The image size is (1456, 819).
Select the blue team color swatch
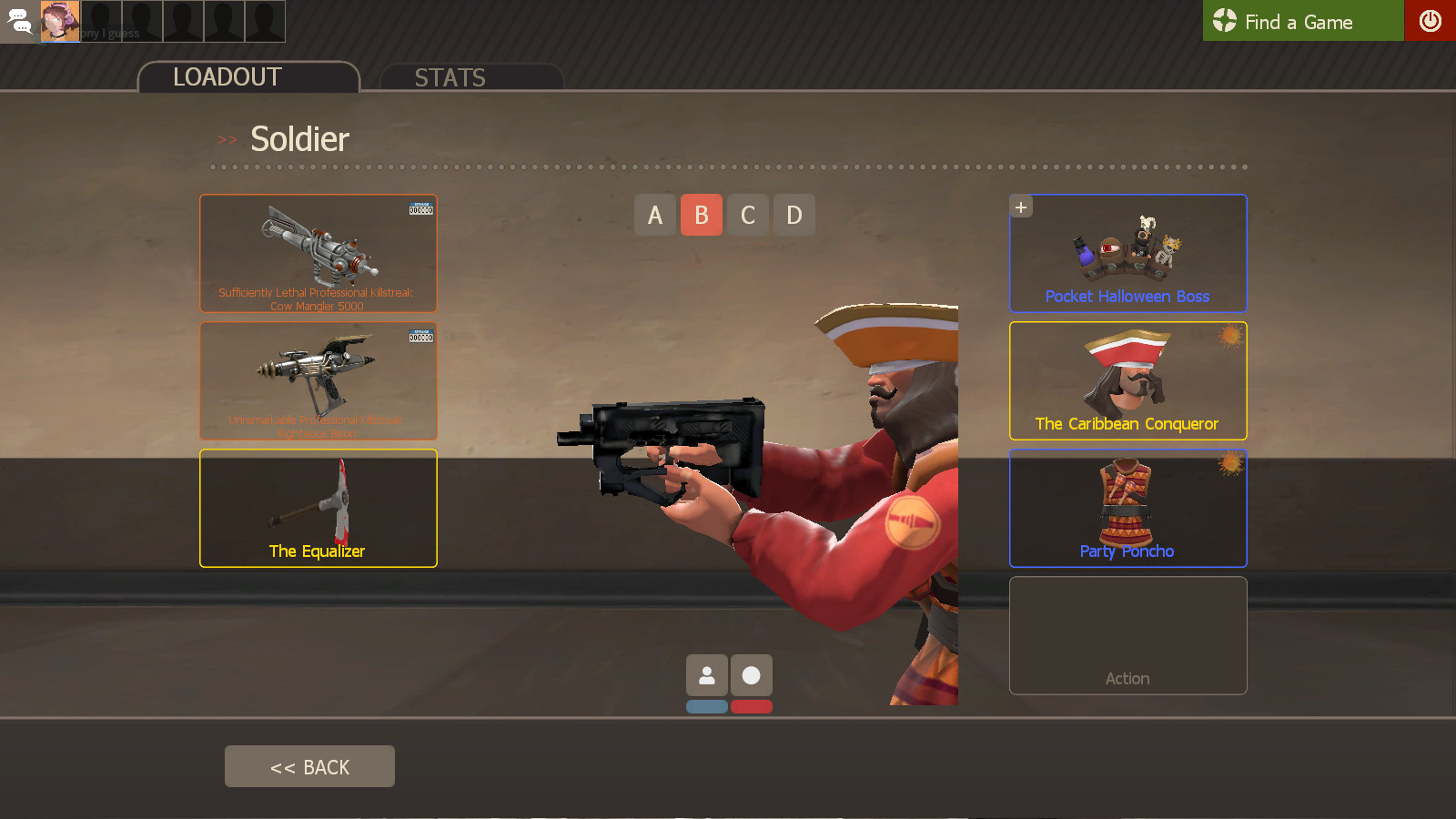tap(707, 705)
